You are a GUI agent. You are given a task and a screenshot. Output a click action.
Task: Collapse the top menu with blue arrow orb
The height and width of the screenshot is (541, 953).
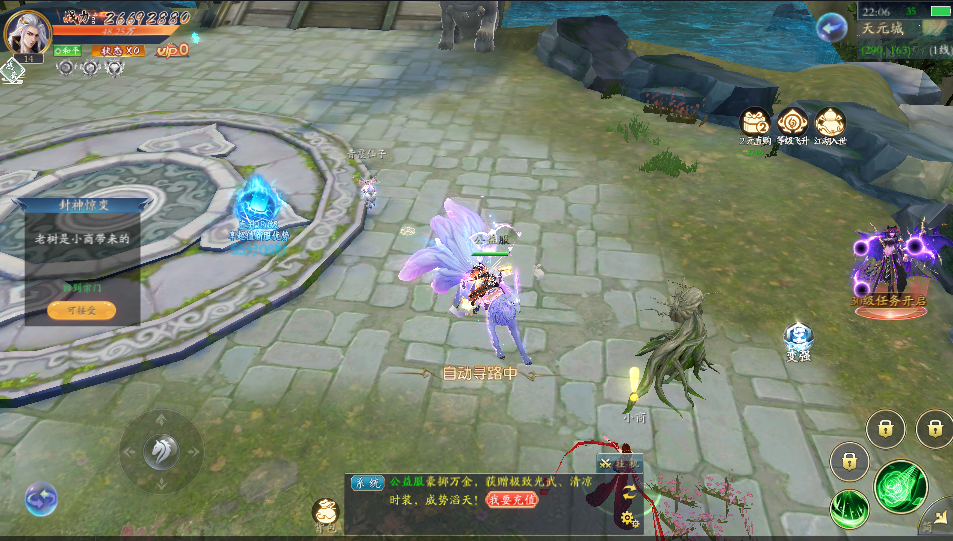tap(830, 27)
